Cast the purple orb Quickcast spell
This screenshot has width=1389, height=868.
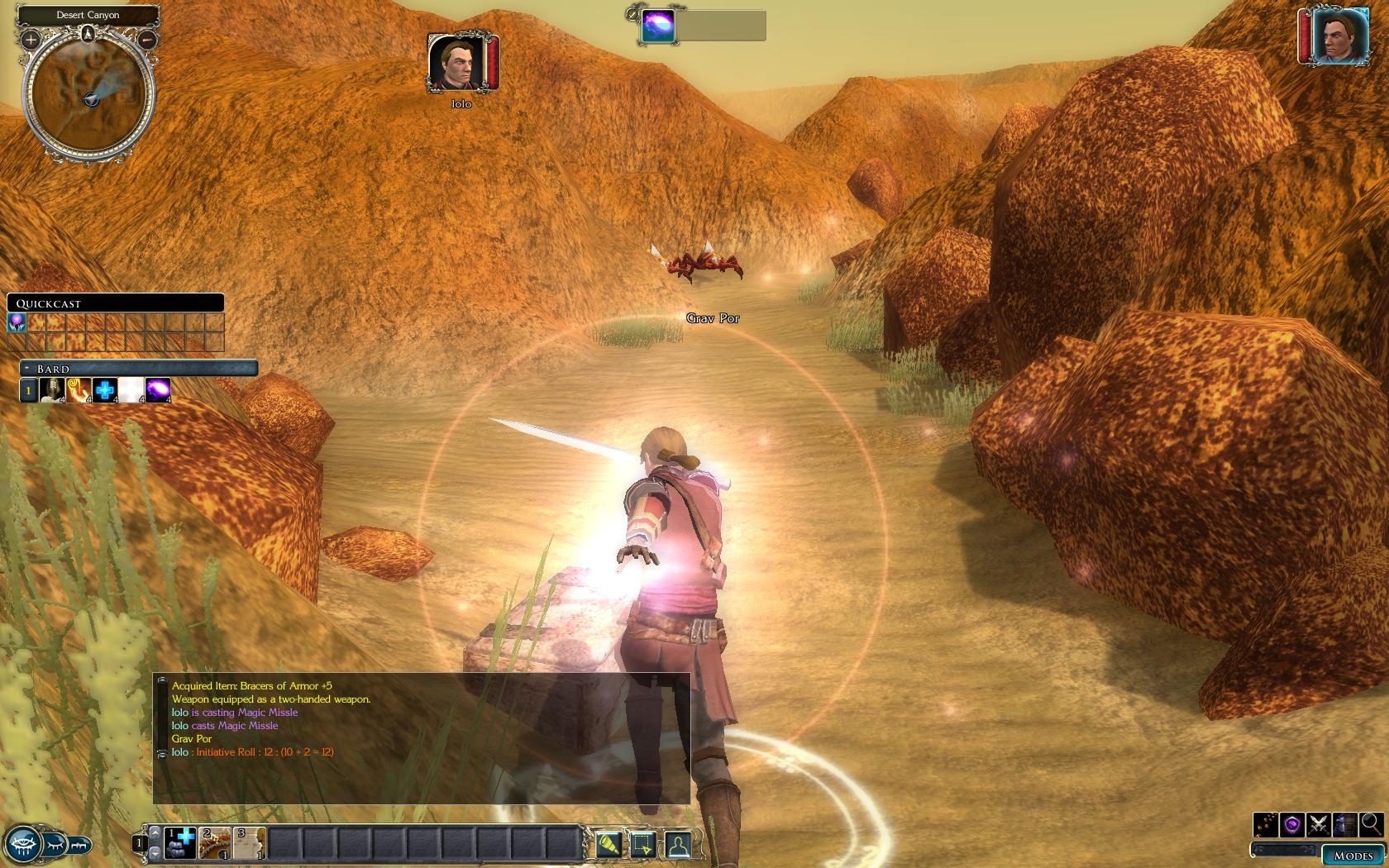coord(17,322)
